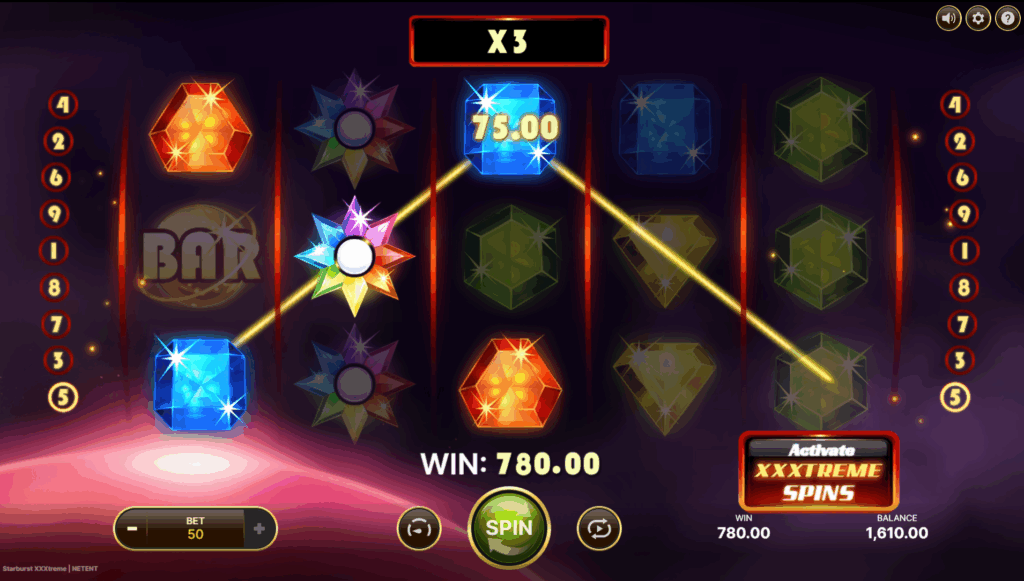This screenshot has height=581, width=1024.
Task: Click the round gauge button left of SPIN
Action: click(419, 528)
